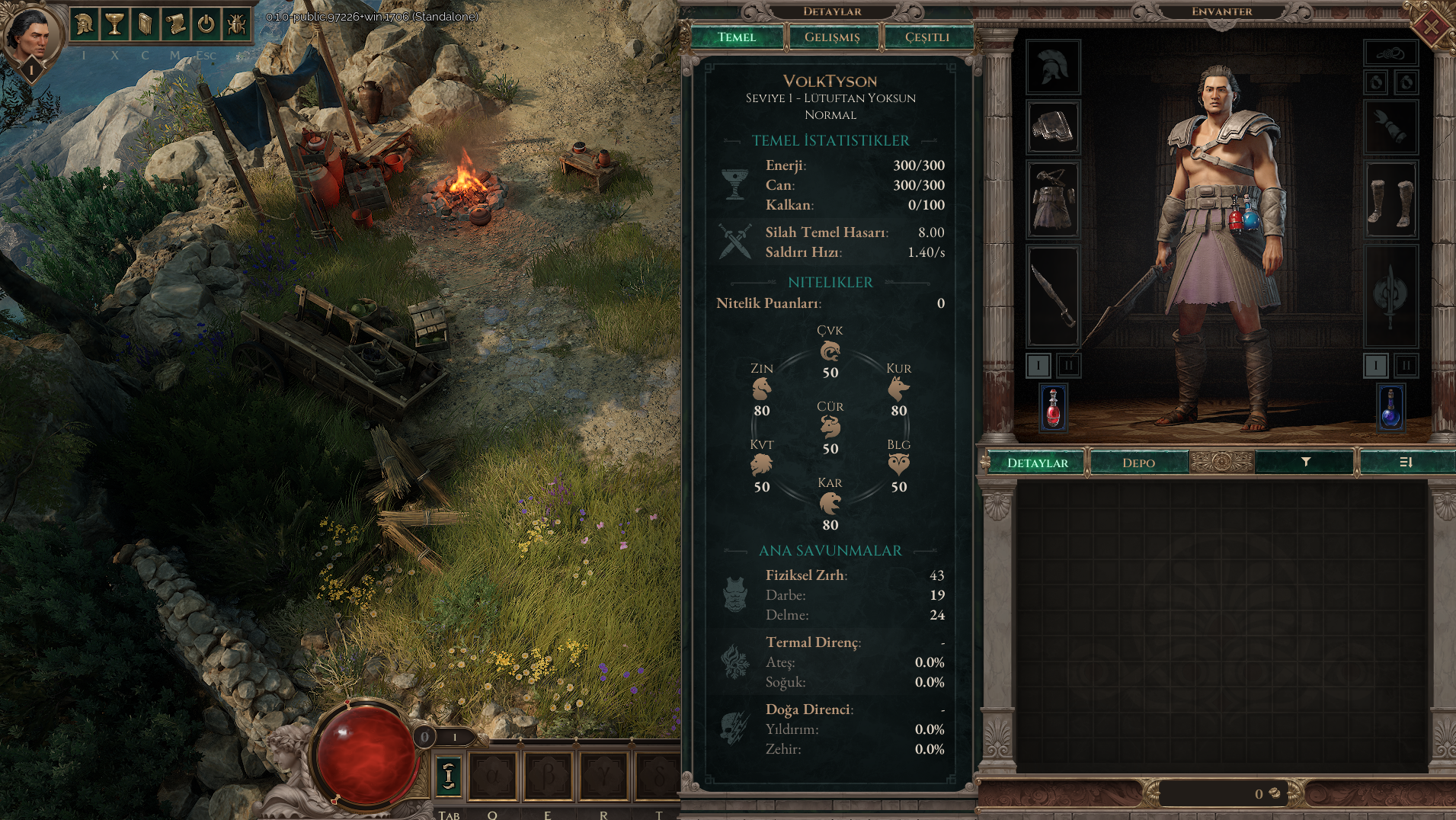Click the red health potion slot

point(1053,407)
